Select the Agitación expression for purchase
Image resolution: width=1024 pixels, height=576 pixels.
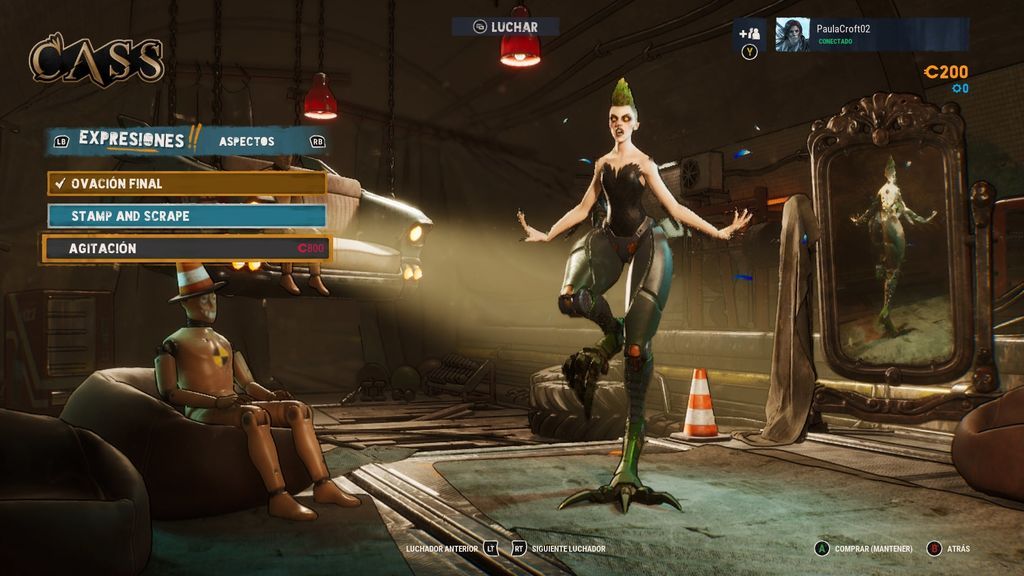point(187,248)
